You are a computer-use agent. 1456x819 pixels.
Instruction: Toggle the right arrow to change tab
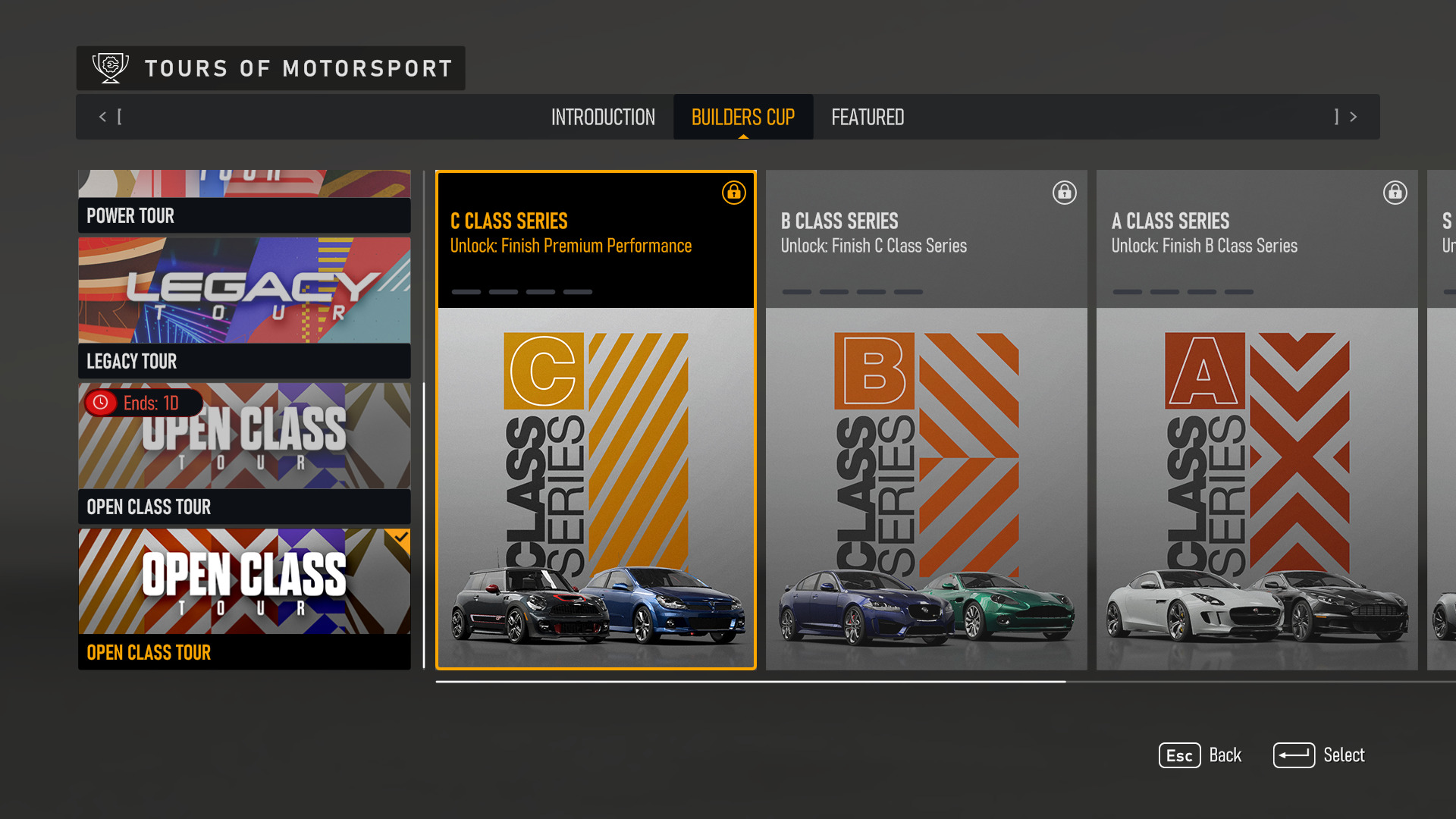[1353, 117]
